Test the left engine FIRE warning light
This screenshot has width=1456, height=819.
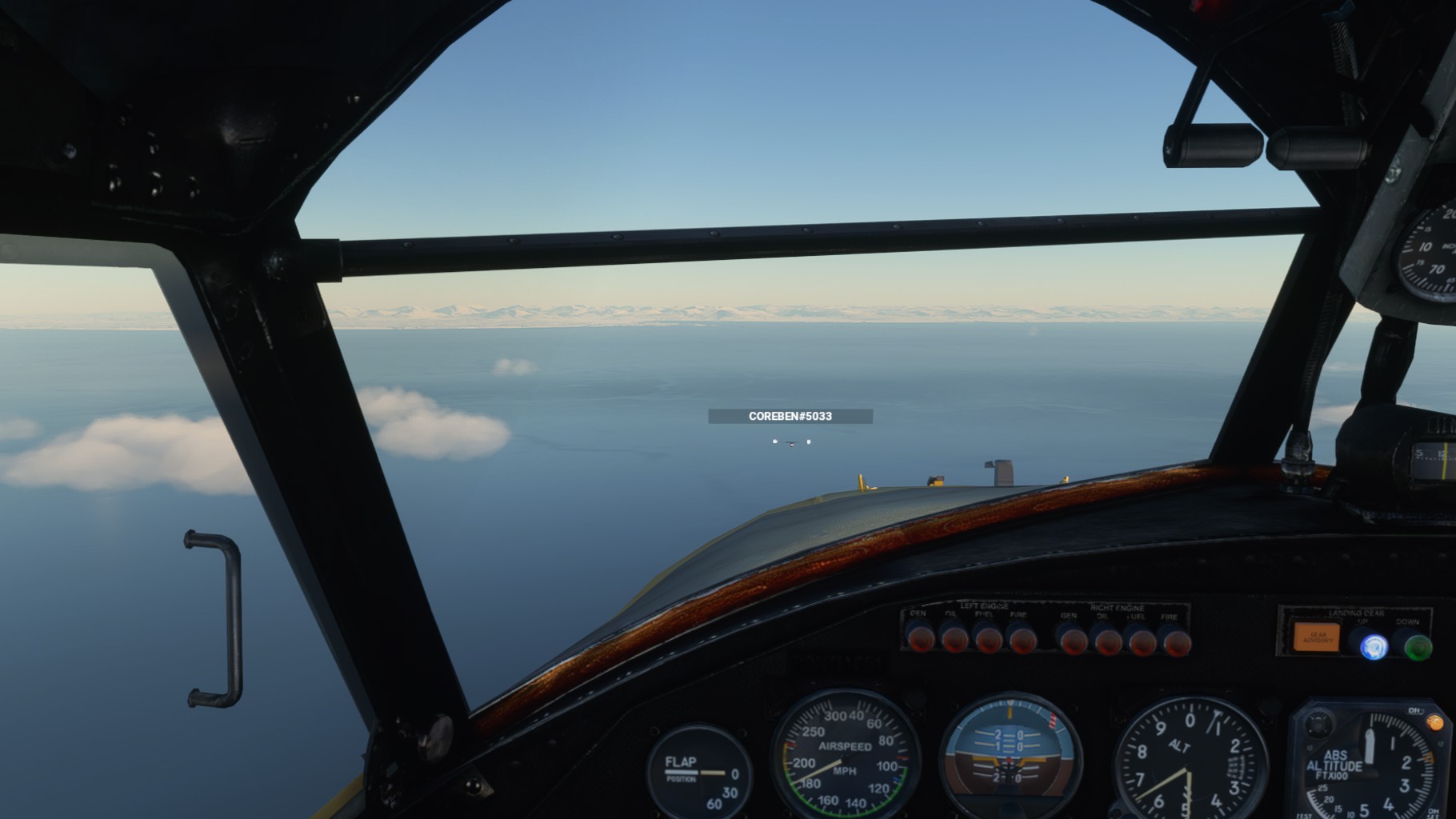tap(1021, 639)
